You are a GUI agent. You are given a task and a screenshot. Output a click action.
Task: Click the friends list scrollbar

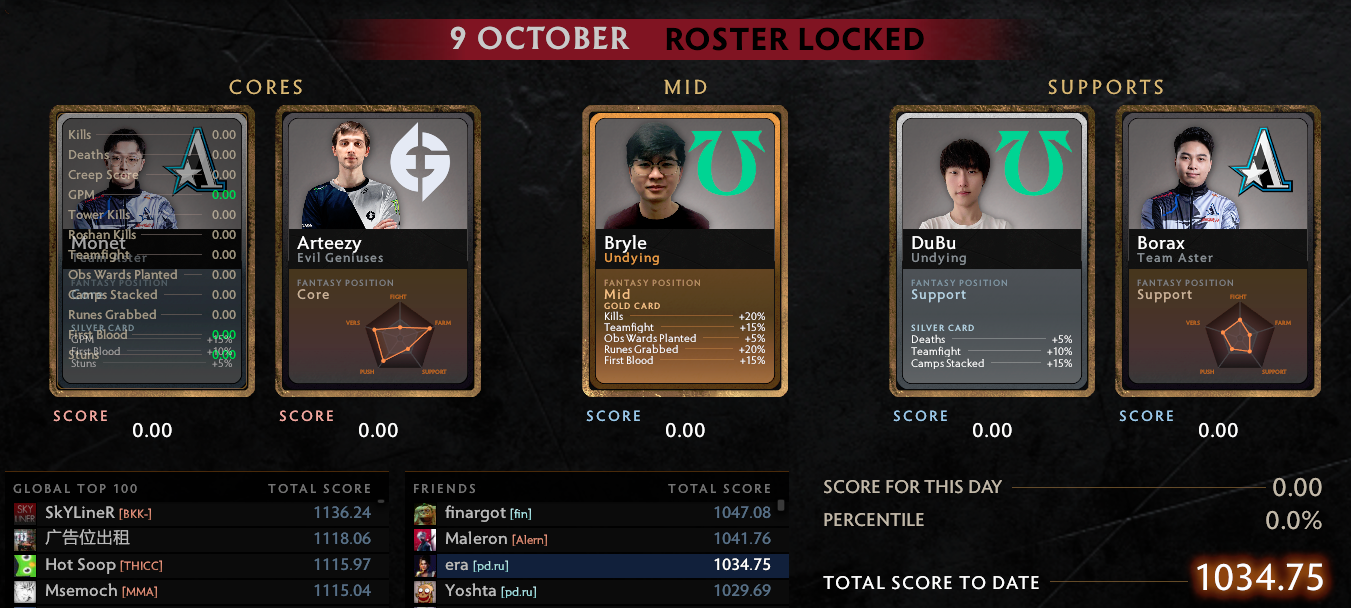(781, 506)
